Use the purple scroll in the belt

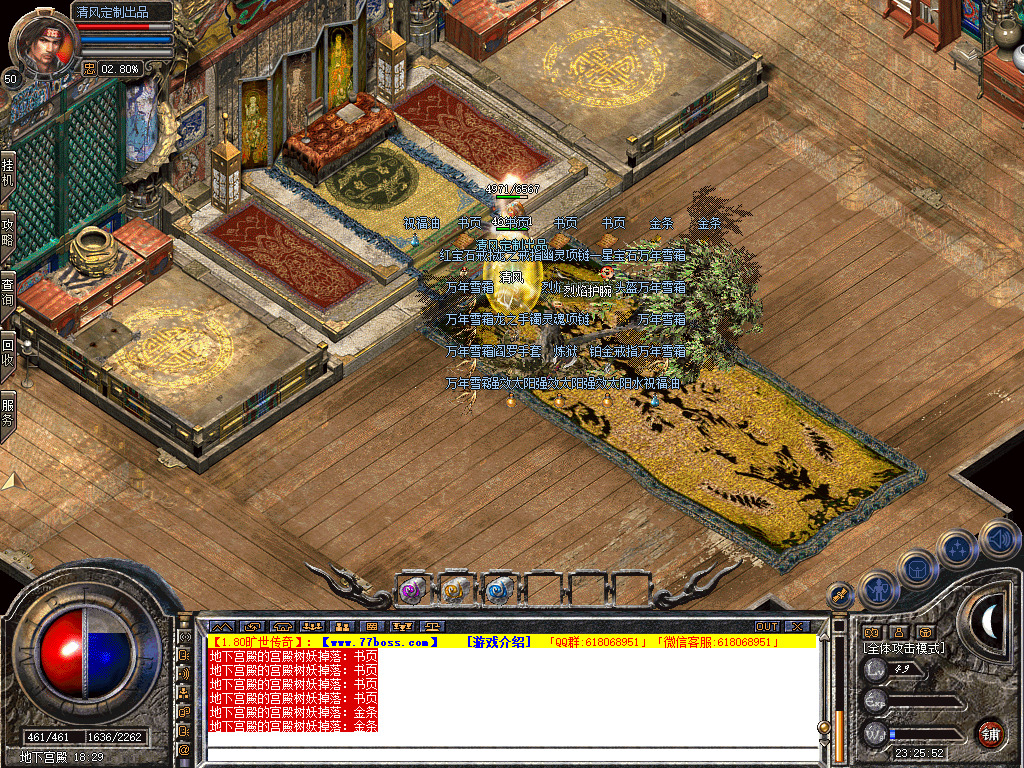410,591
